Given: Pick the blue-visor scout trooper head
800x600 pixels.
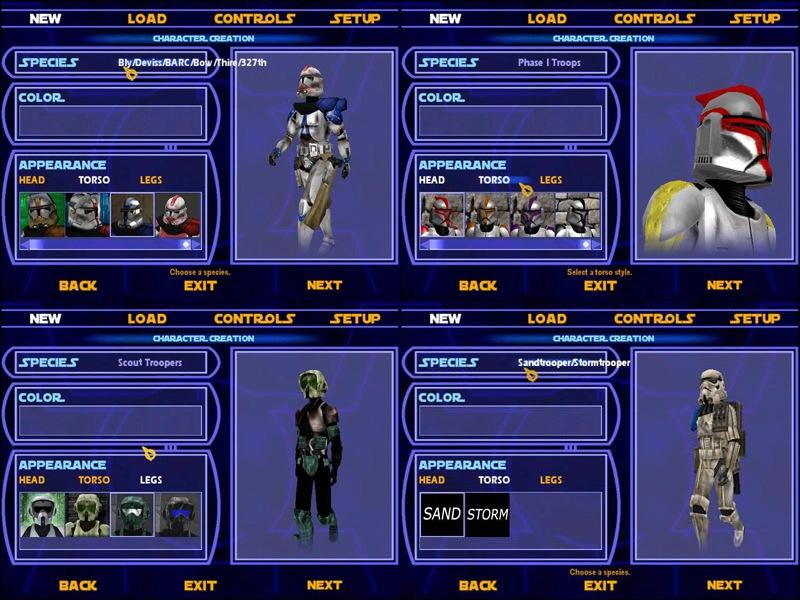Looking at the screenshot, I should click(177, 514).
